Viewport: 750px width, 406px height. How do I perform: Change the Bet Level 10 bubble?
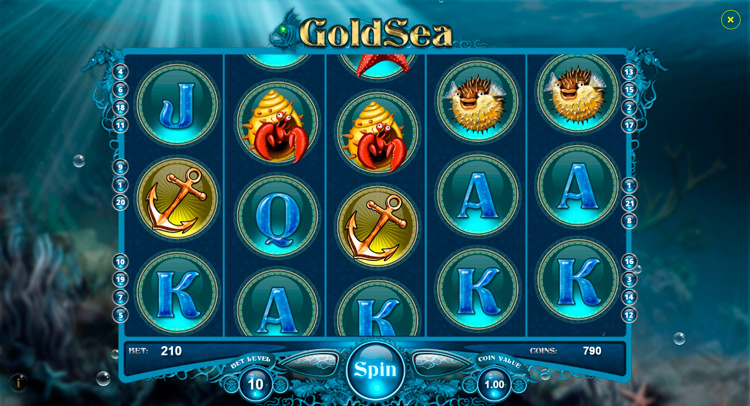click(x=256, y=383)
